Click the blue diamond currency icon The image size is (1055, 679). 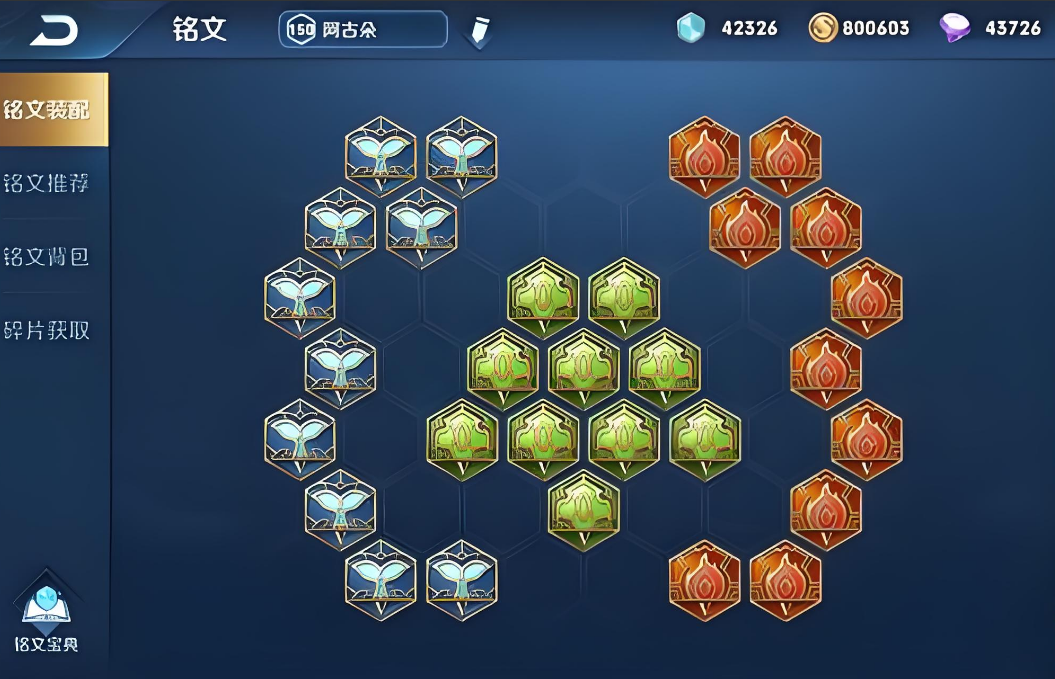691,28
